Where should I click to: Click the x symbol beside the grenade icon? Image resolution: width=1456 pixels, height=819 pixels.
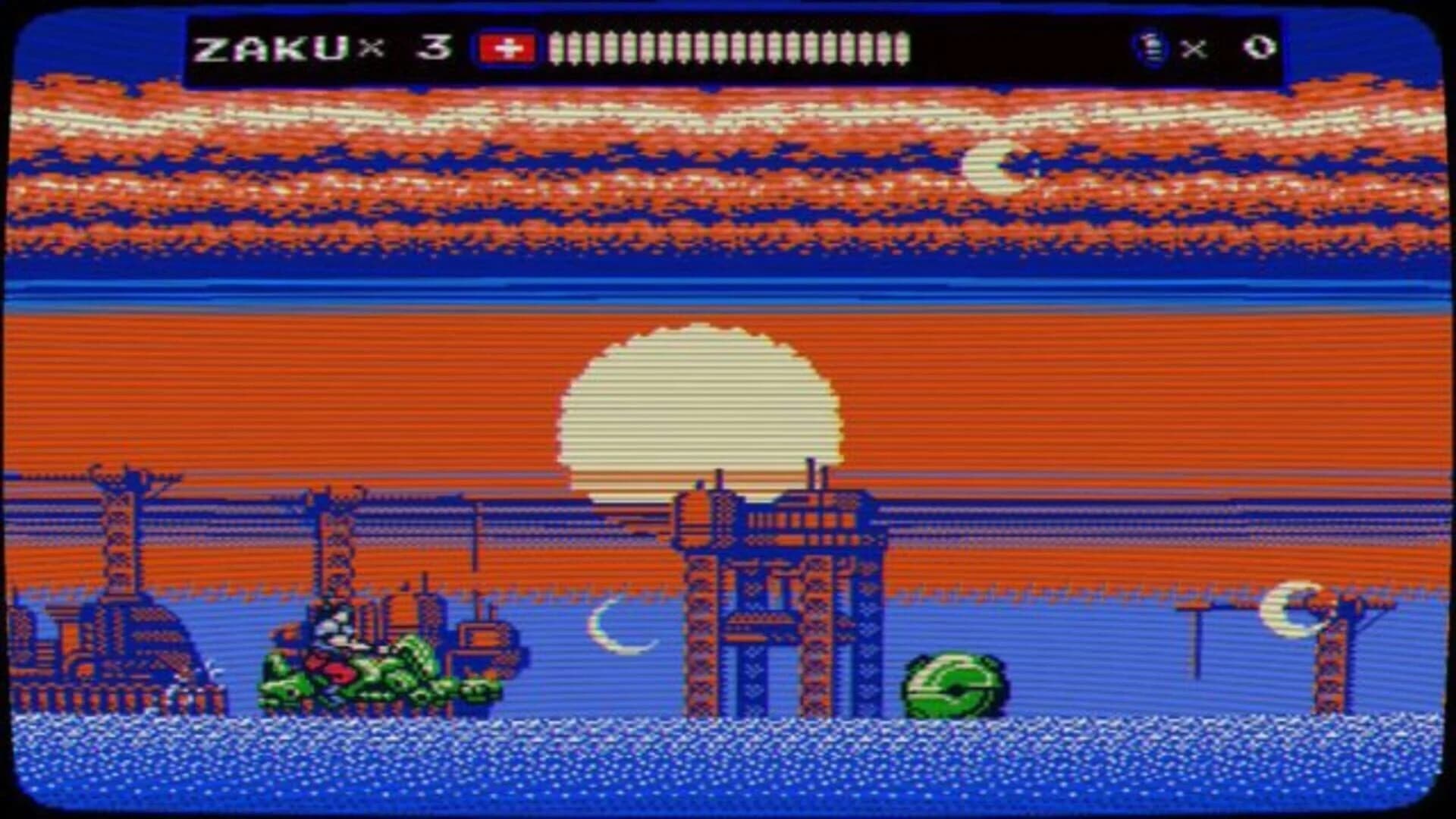click(1193, 49)
